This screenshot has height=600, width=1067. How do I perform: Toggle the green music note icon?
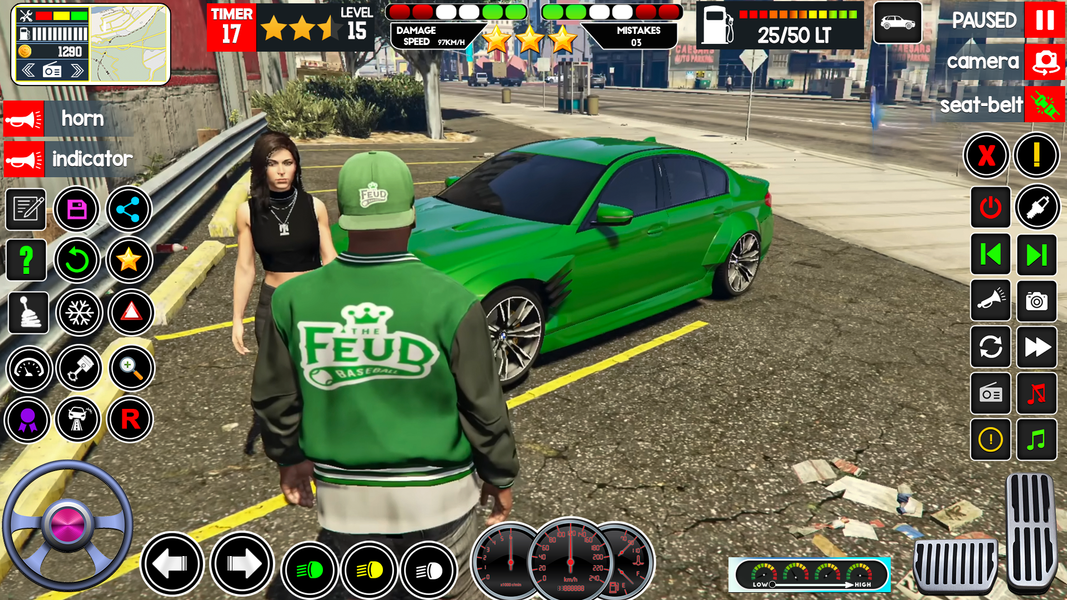[1037, 439]
